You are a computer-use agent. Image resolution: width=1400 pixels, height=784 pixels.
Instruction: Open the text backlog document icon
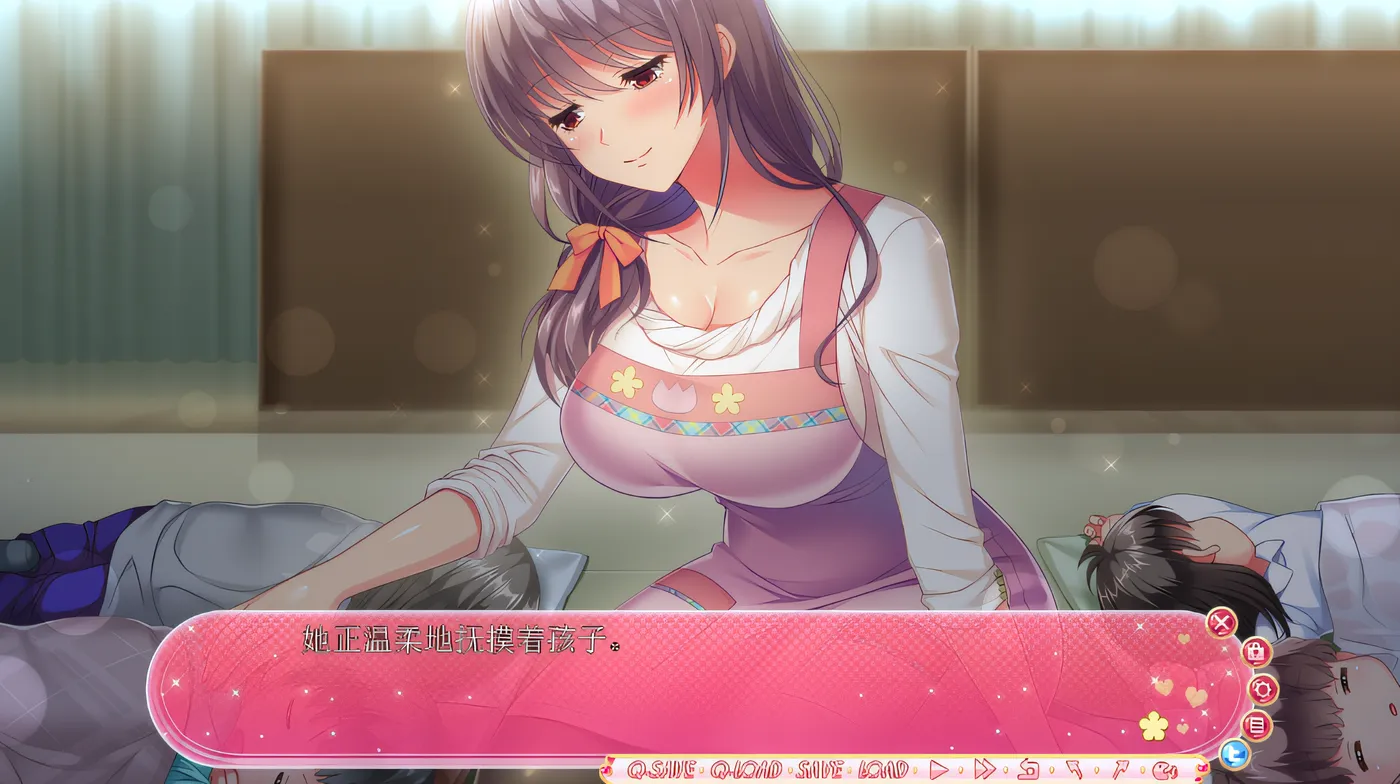pyautogui.click(x=1256, y=726)
